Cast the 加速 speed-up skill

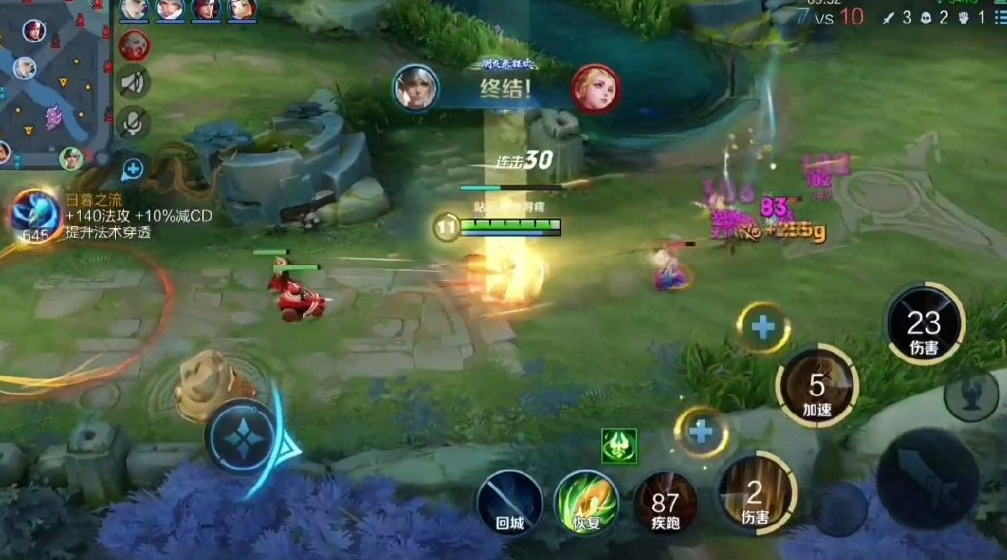[x=817, y=387]
